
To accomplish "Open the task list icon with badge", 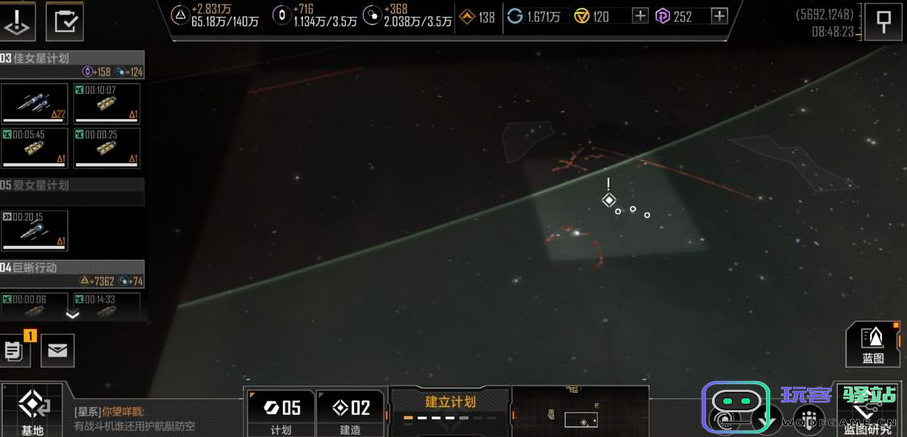I will (x=15, y=349).
